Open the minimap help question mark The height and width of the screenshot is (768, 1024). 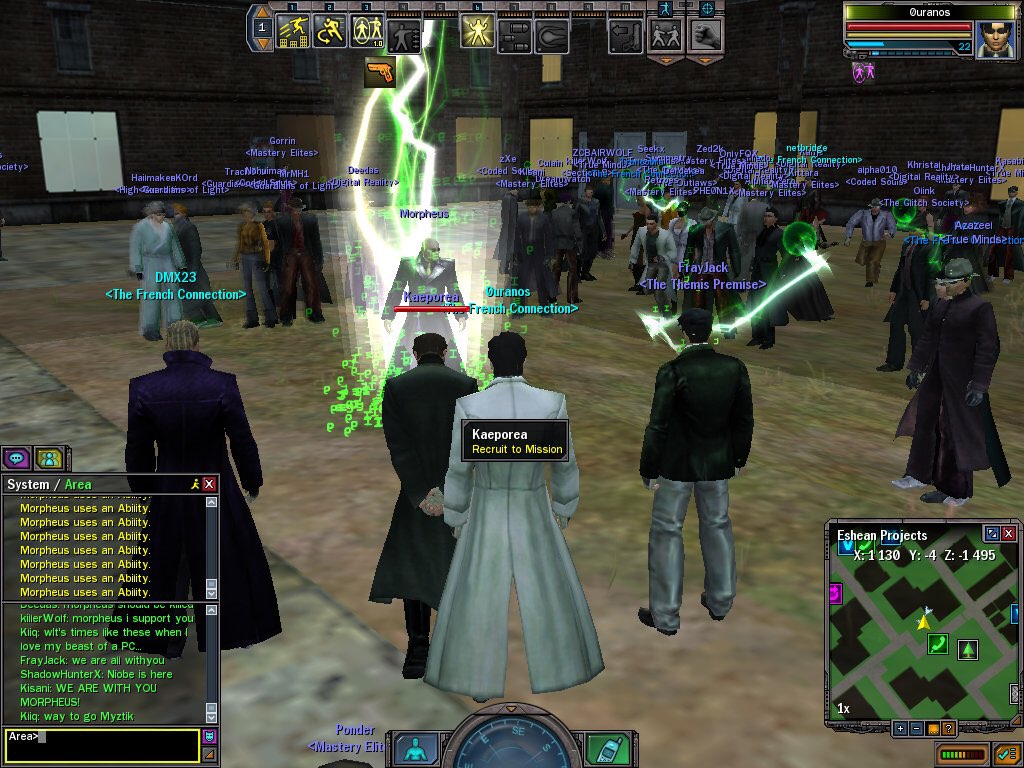[948, 728]
